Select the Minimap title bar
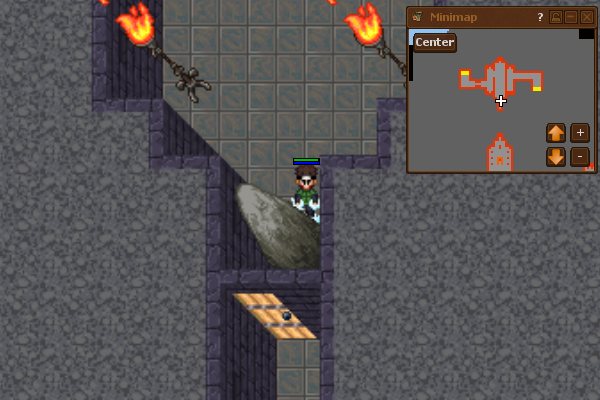The image size is (600, 400). (x=480, y=17)
